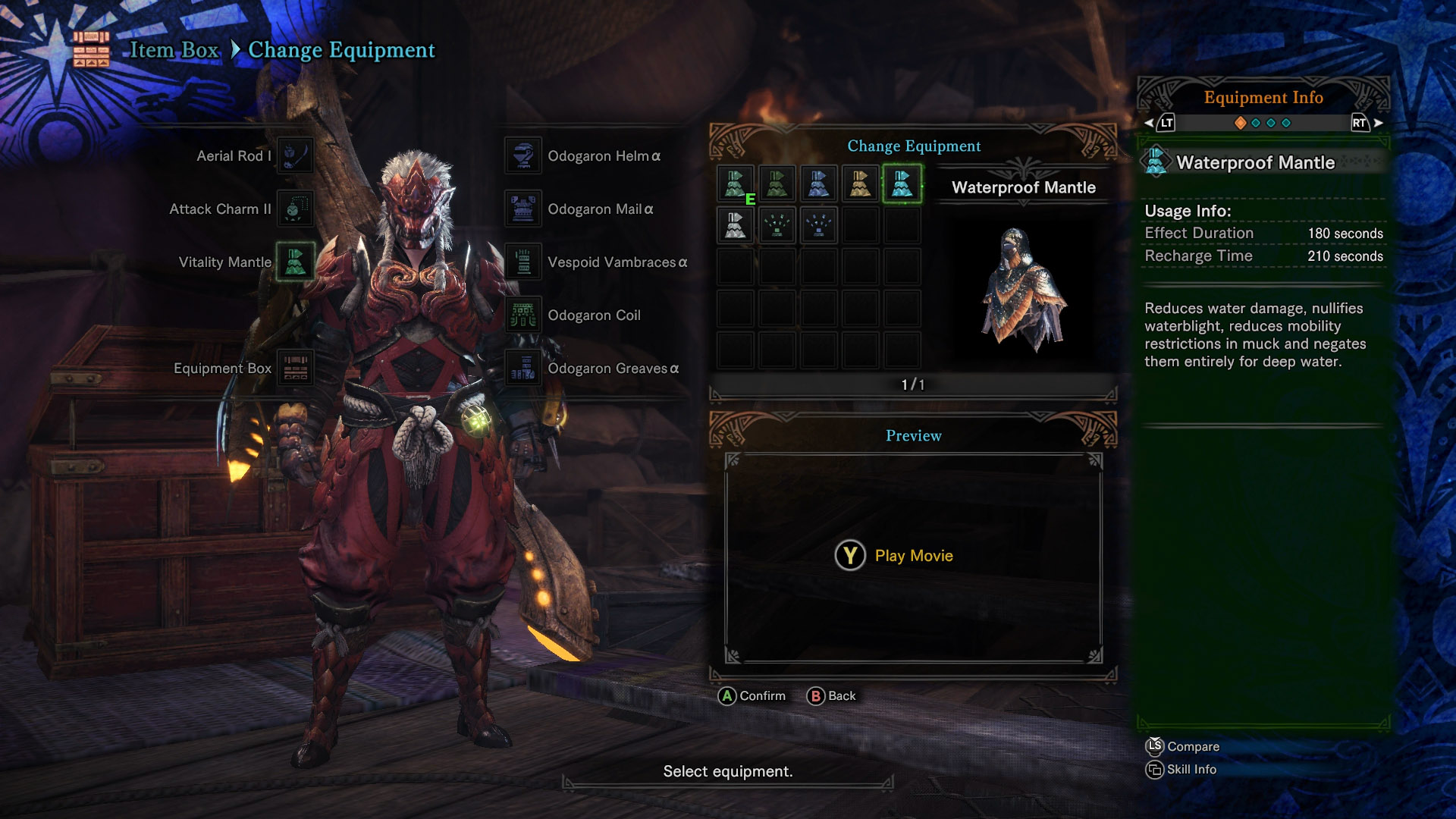Select Odogaron Greaves α slot
This screenshot has height=819, width=1456.
pyautogui.click(x=523, y=369)
